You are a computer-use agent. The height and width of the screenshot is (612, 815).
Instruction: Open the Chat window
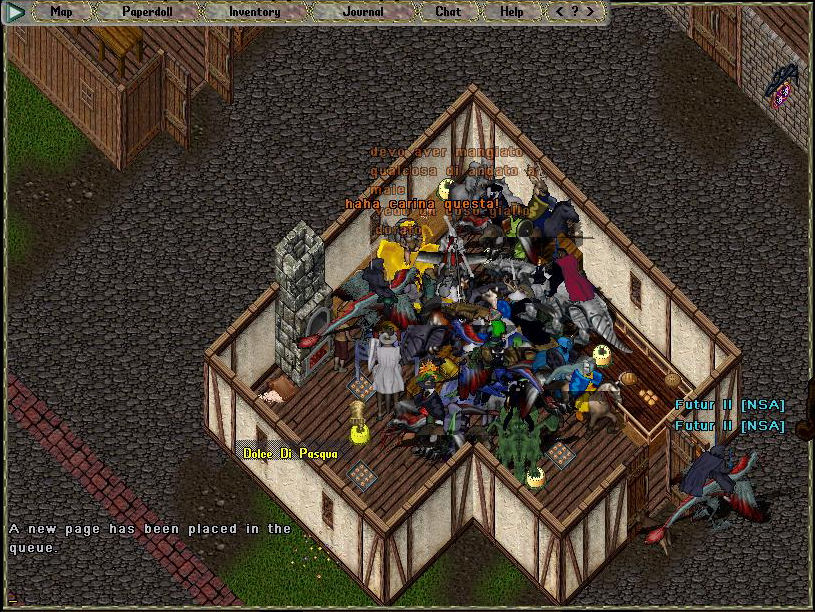click(448, 12)
